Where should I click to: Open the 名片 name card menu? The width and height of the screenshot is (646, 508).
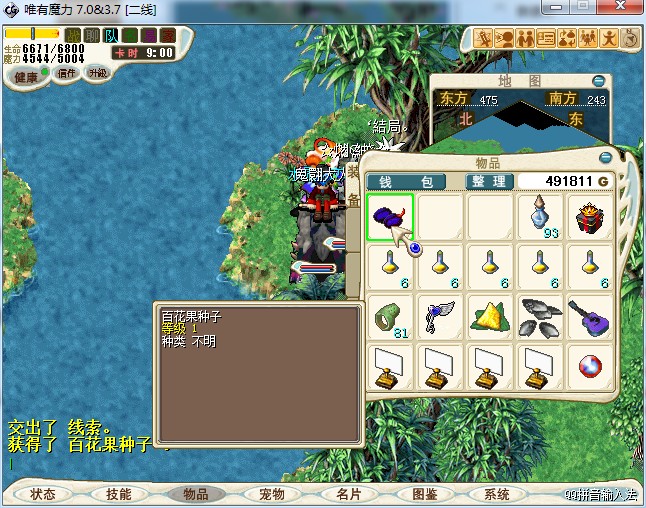click(347, 494)
